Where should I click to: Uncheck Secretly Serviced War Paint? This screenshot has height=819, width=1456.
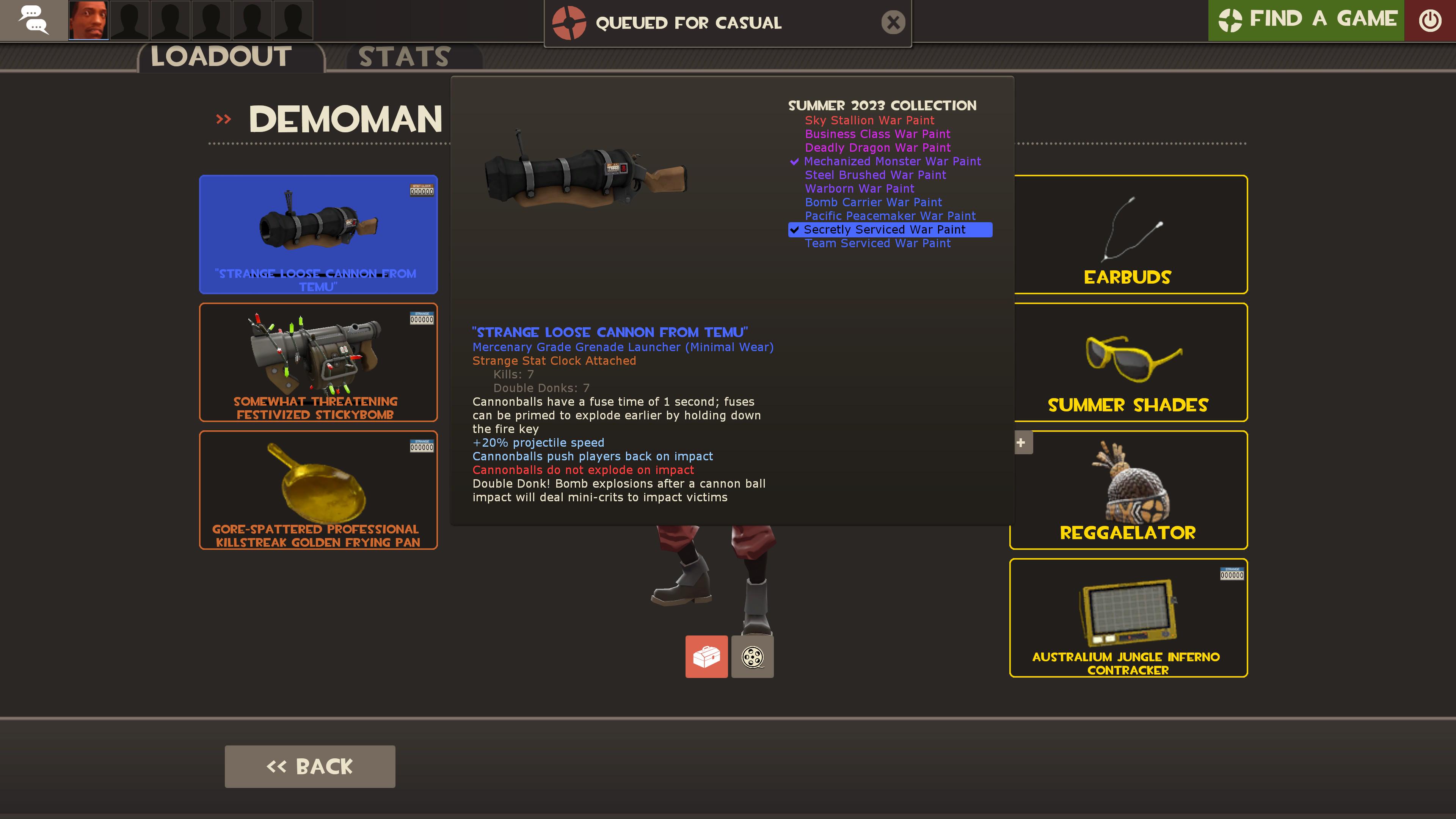click(794, 229)
